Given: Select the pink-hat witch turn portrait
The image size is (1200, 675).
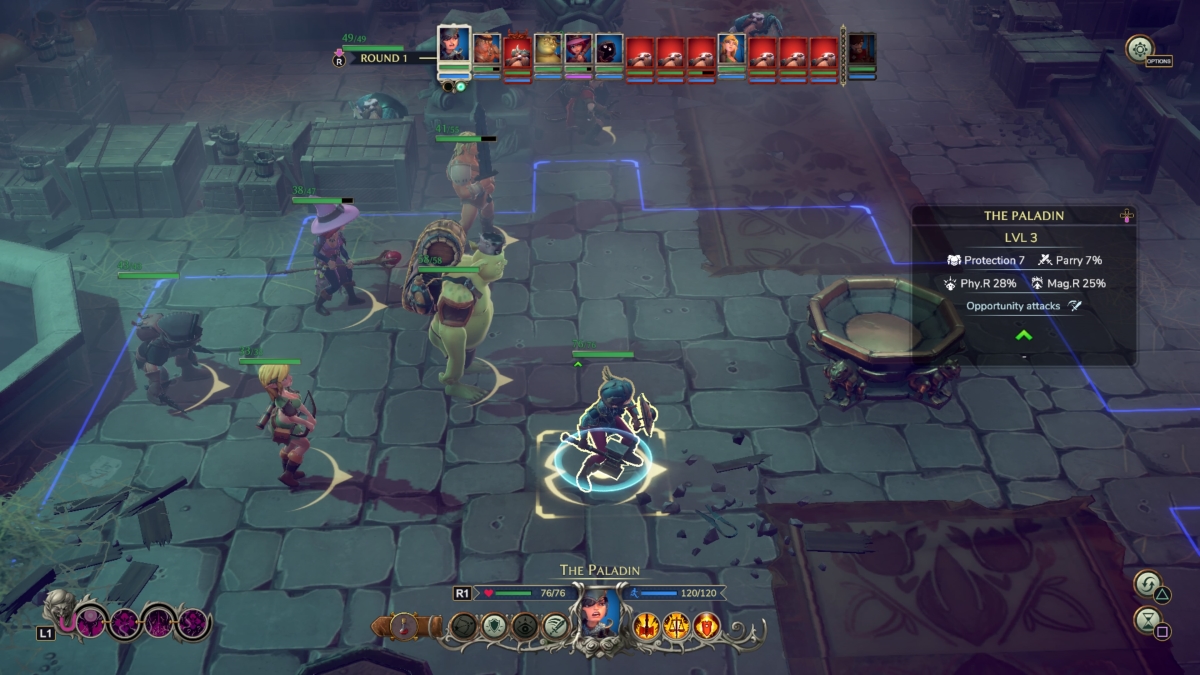Looking at the screenshot, I should pyautogui.click(x=578, y=50).
